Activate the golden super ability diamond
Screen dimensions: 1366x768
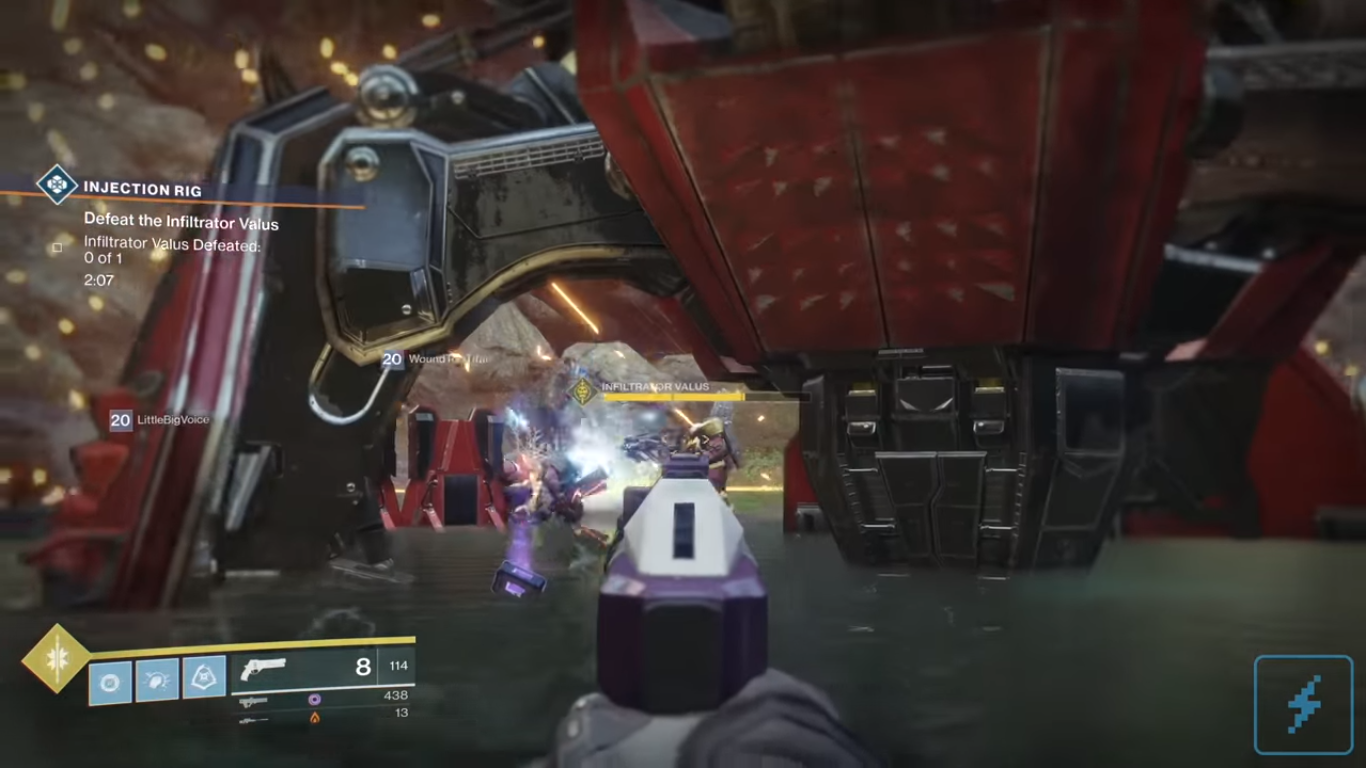click(57, 658)
